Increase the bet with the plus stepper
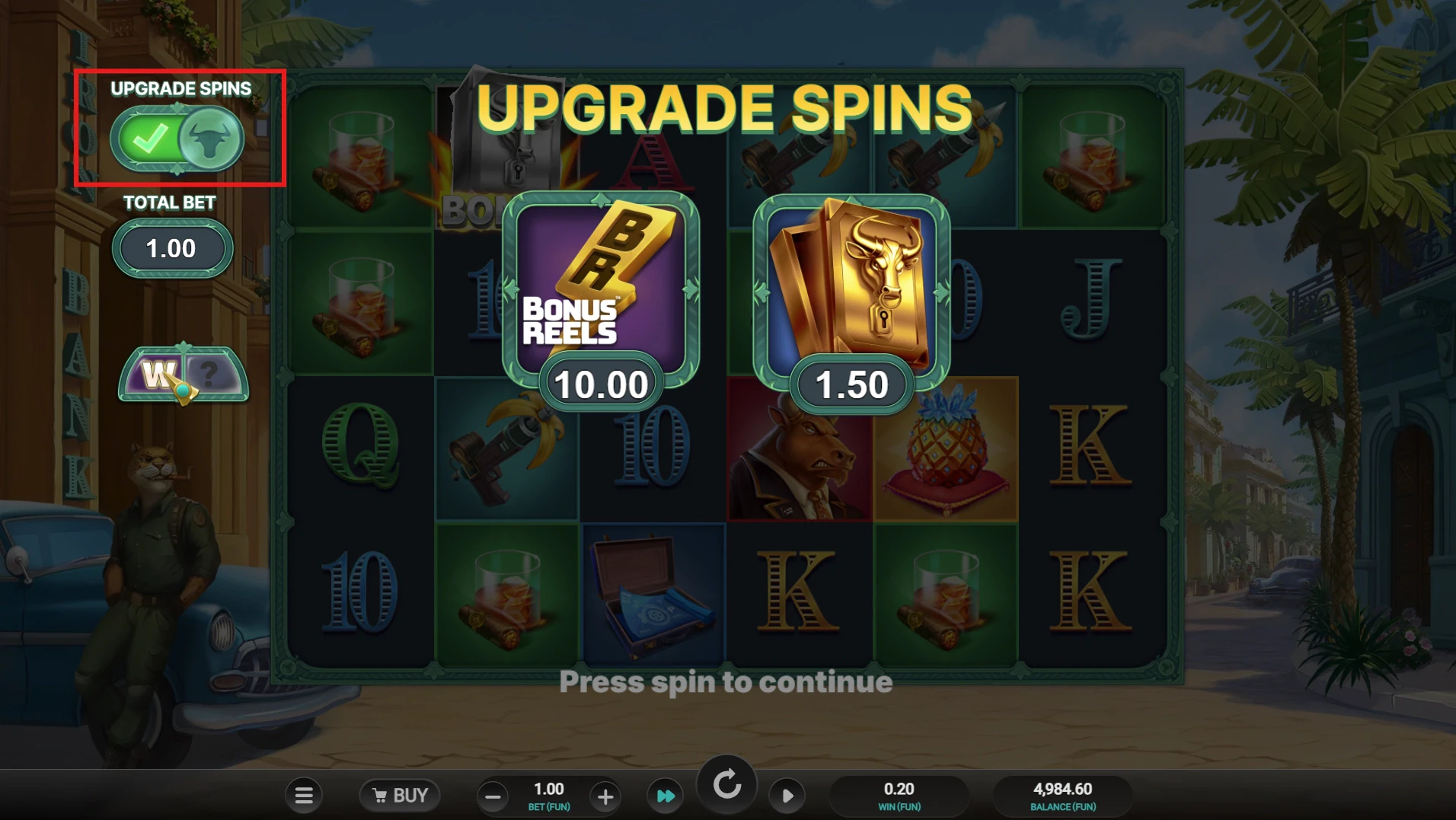1456x820 pixels. [605, 796]
